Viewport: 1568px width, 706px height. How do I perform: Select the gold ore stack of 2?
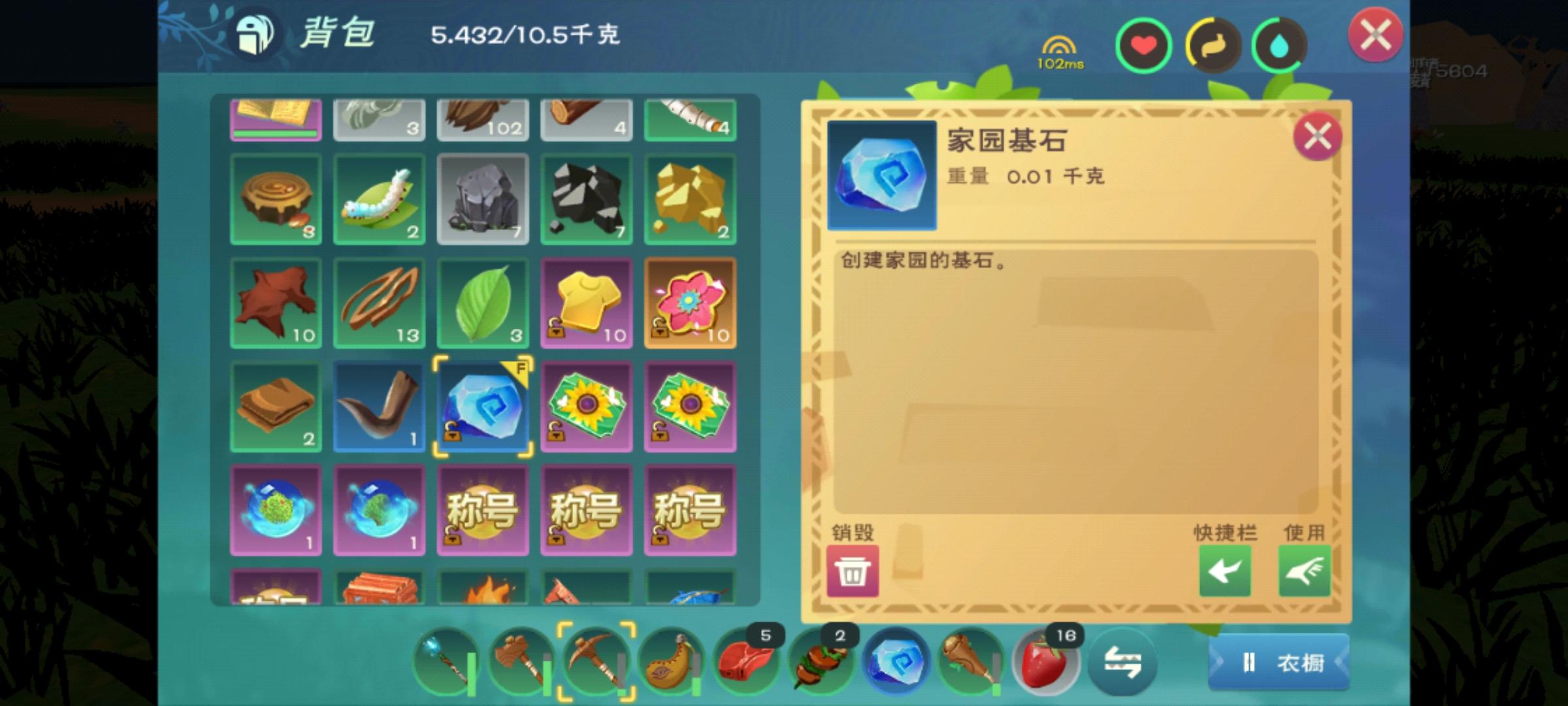[690, 199]
